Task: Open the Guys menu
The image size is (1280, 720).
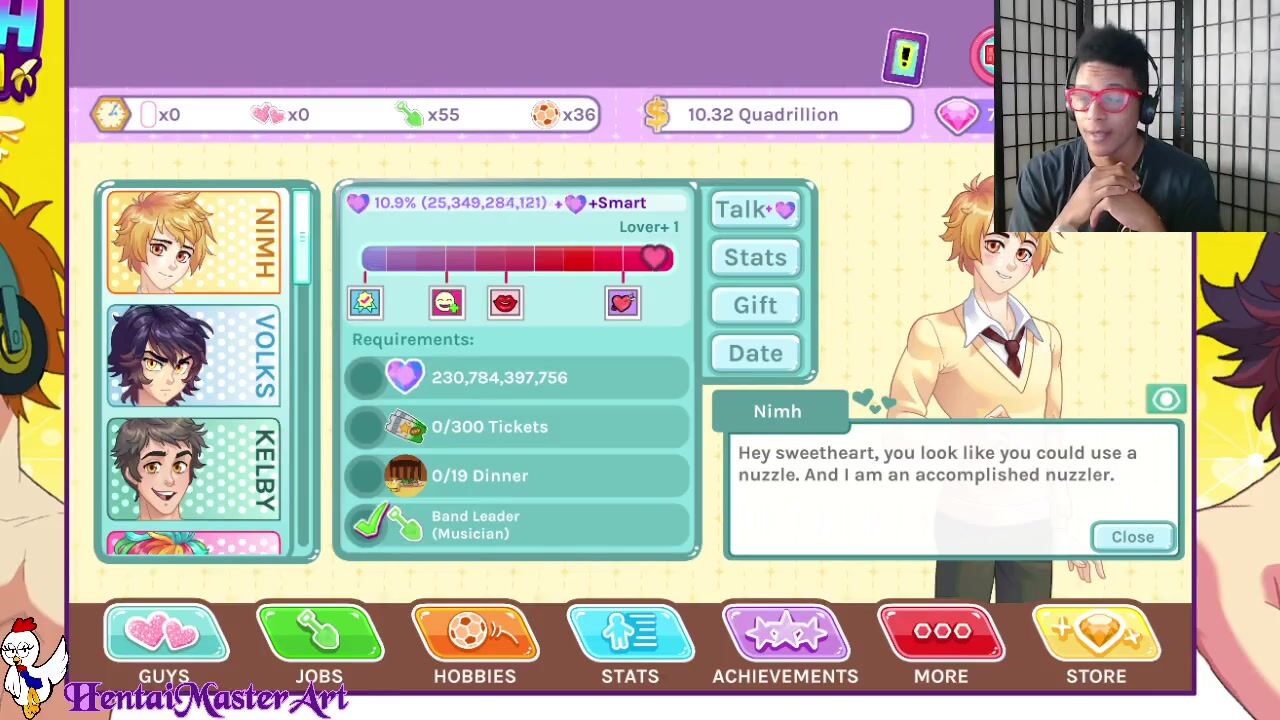Action: tap(165, 645)
